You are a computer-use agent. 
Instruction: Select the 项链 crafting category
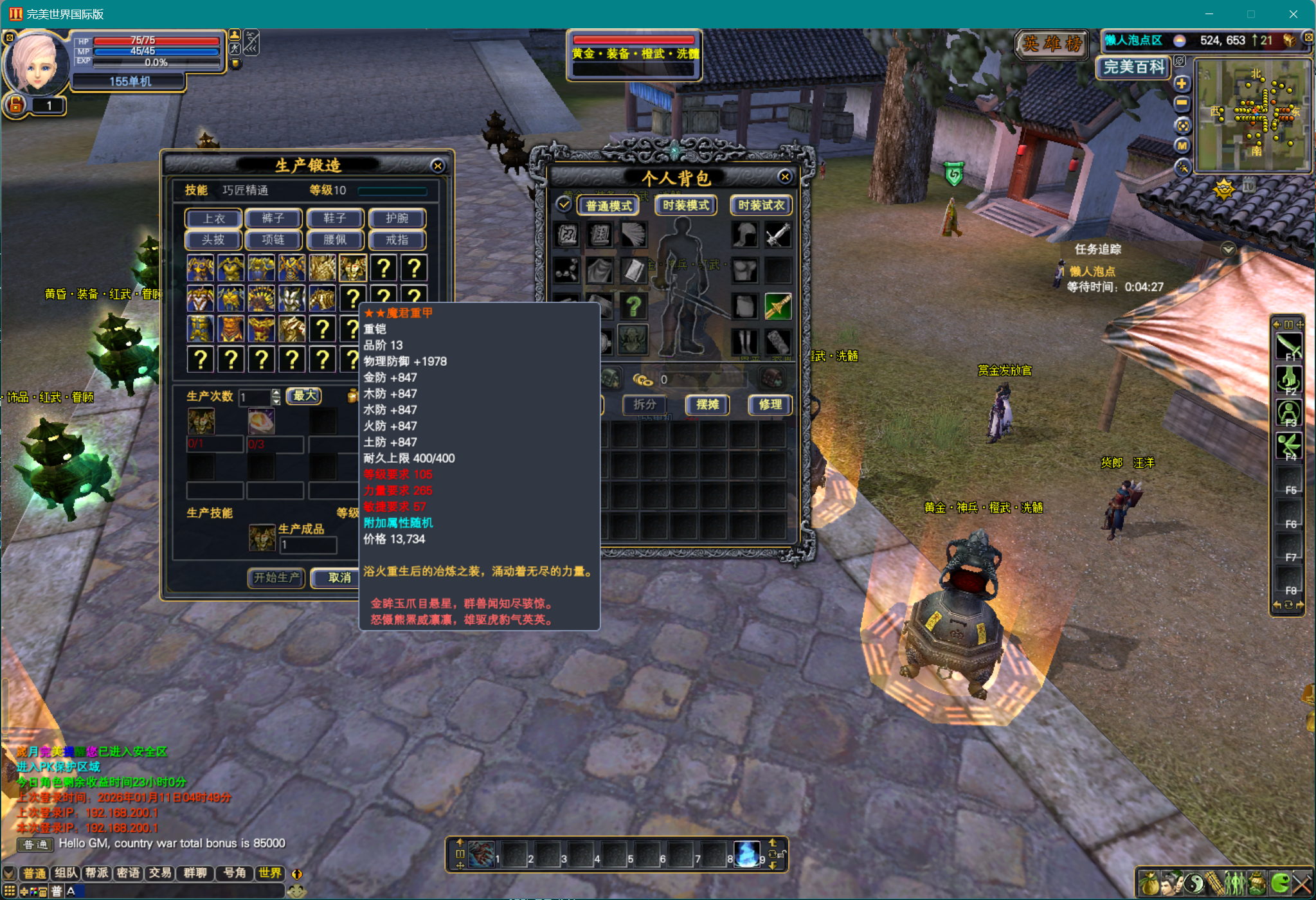pos(273,240)
